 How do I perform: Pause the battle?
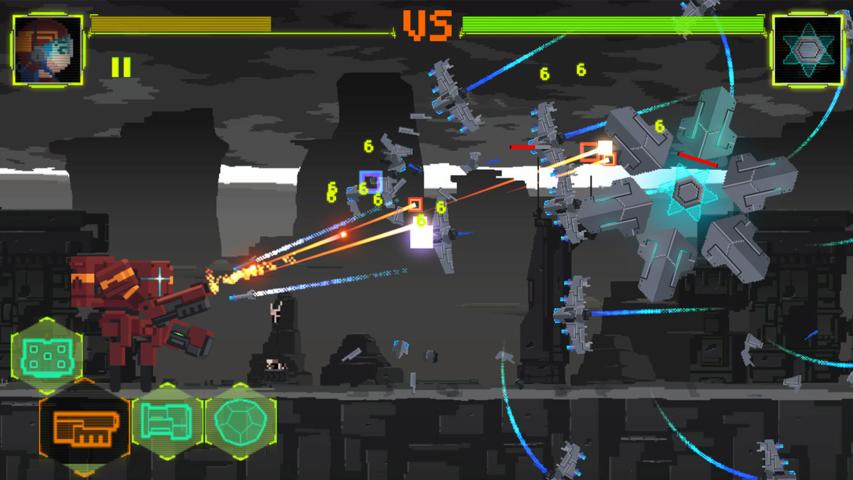(121, 67)
